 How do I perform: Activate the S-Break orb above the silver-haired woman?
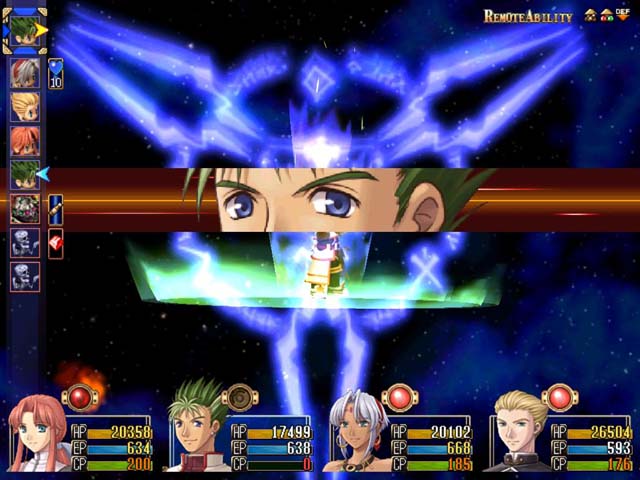tap(399, 397)
